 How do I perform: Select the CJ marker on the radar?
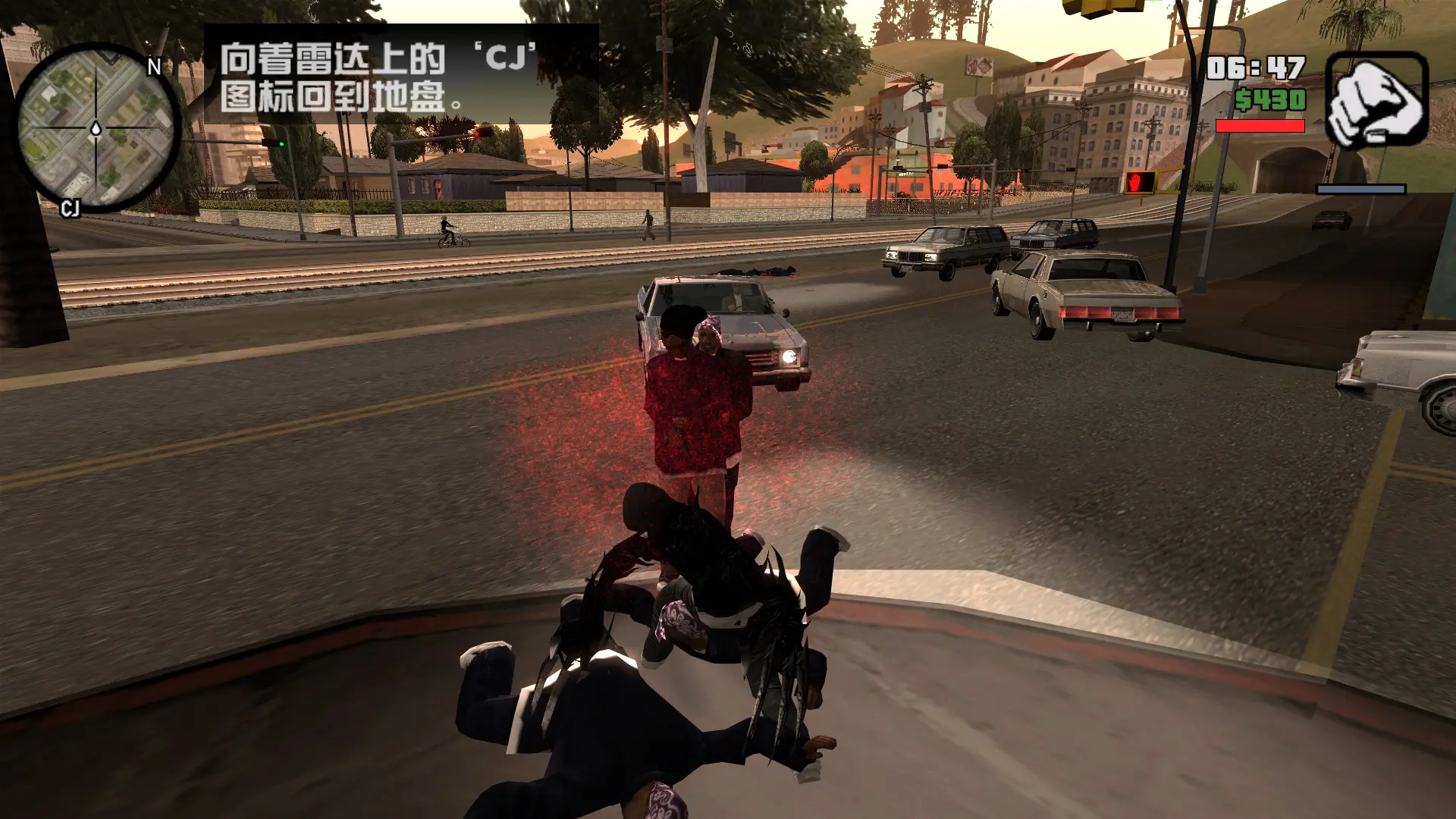70,209
